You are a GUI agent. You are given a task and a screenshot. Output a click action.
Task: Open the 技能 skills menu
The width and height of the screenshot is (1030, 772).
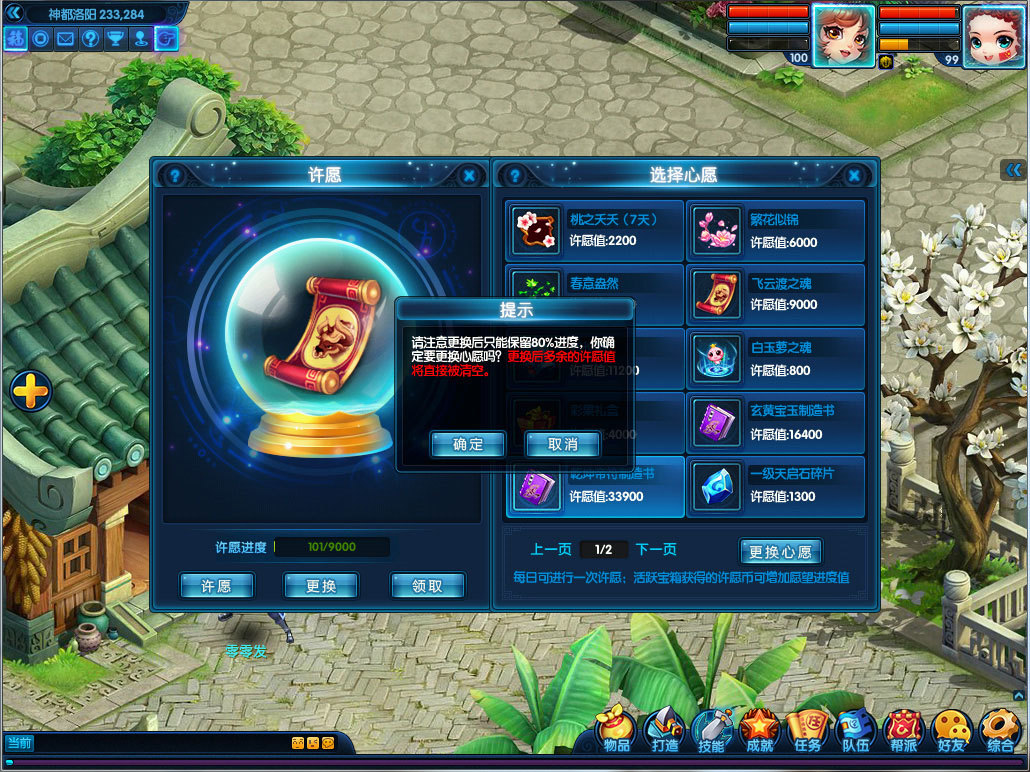pyautogui.click(x=711, y=732)
